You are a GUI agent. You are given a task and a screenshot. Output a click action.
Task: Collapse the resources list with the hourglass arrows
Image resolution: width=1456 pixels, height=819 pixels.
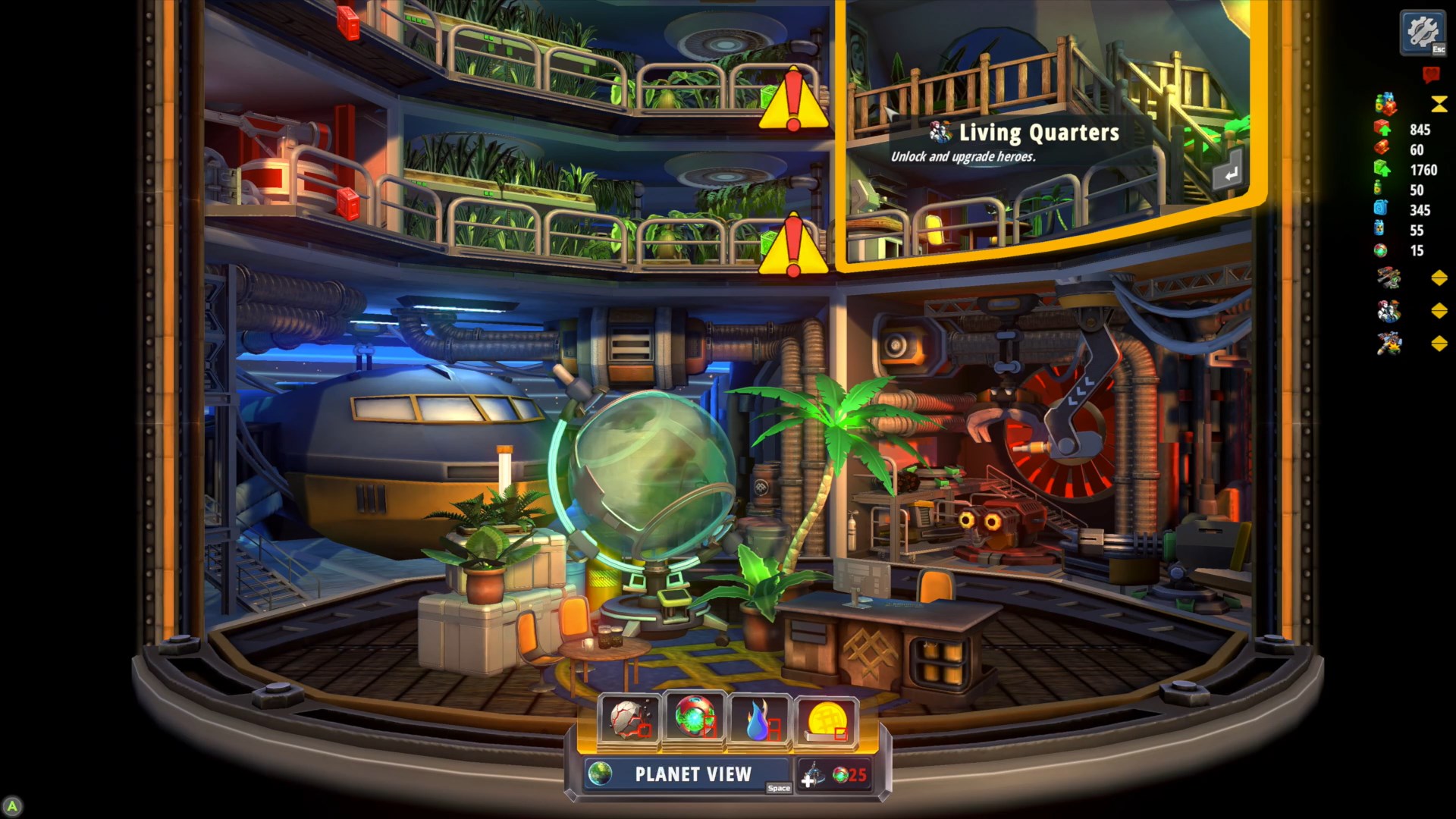[1439, 104]
